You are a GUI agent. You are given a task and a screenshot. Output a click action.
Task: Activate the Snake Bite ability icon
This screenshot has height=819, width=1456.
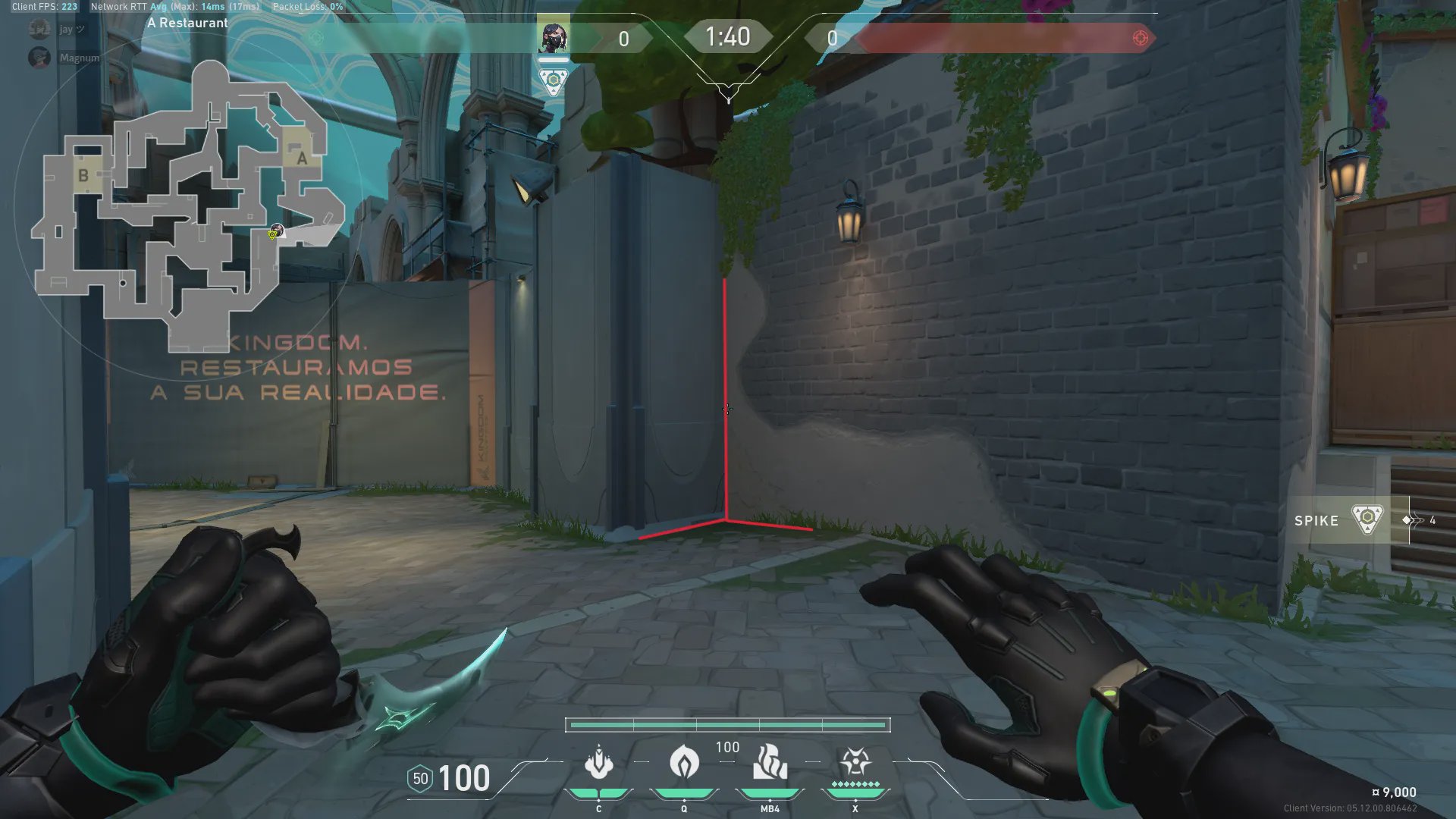[x=598, y=763]
